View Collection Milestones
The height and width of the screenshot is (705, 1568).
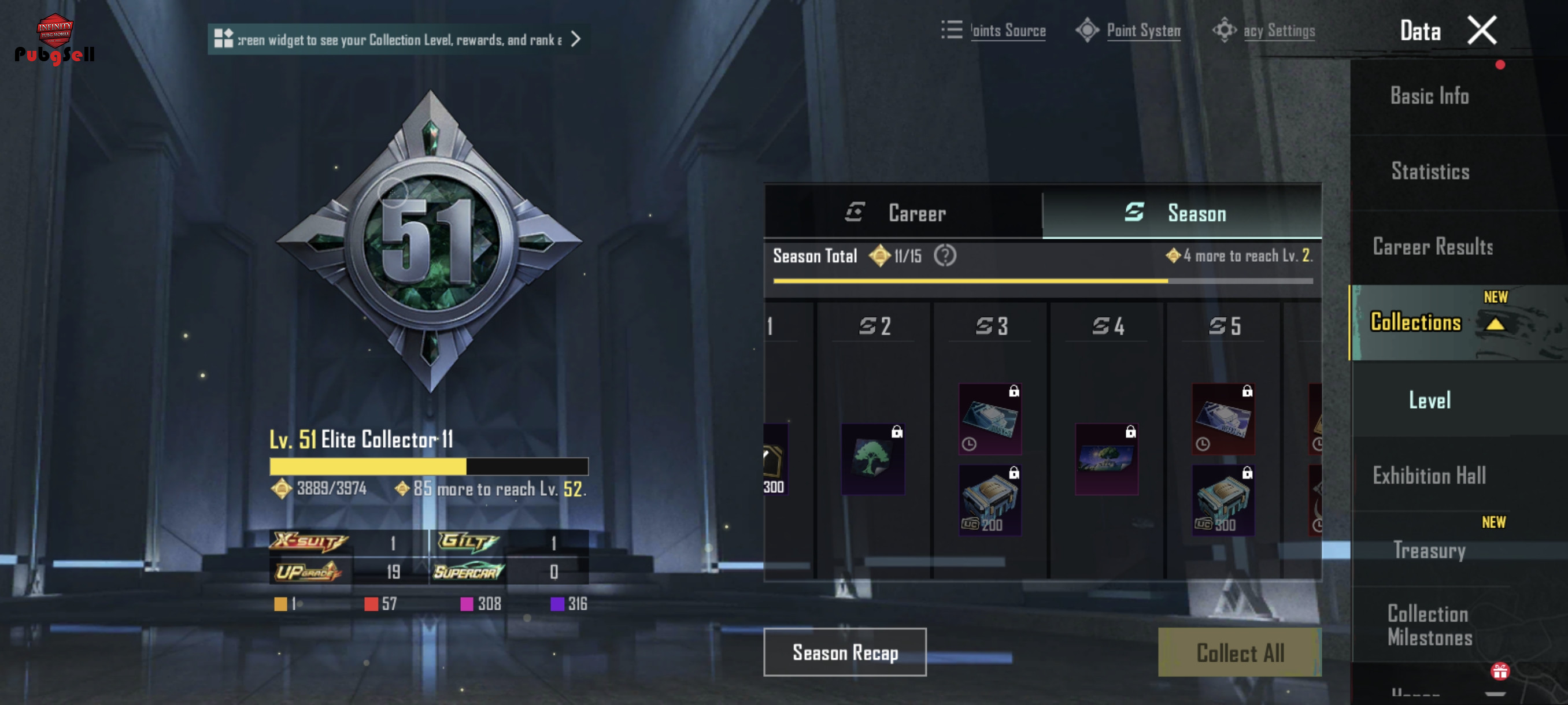(1429, 625)
